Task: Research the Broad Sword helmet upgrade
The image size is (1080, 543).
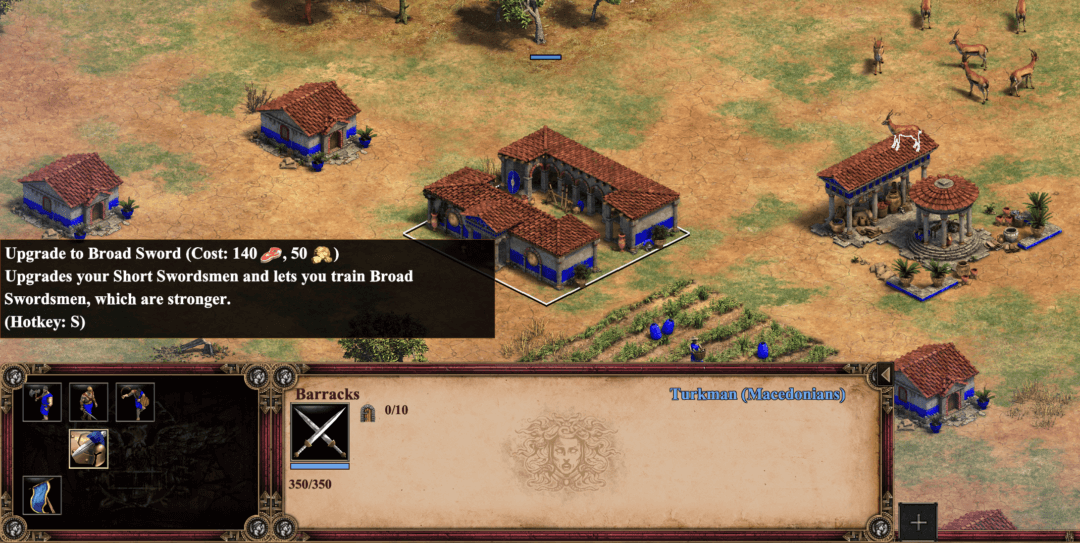Action: click(x=88, y=449)
